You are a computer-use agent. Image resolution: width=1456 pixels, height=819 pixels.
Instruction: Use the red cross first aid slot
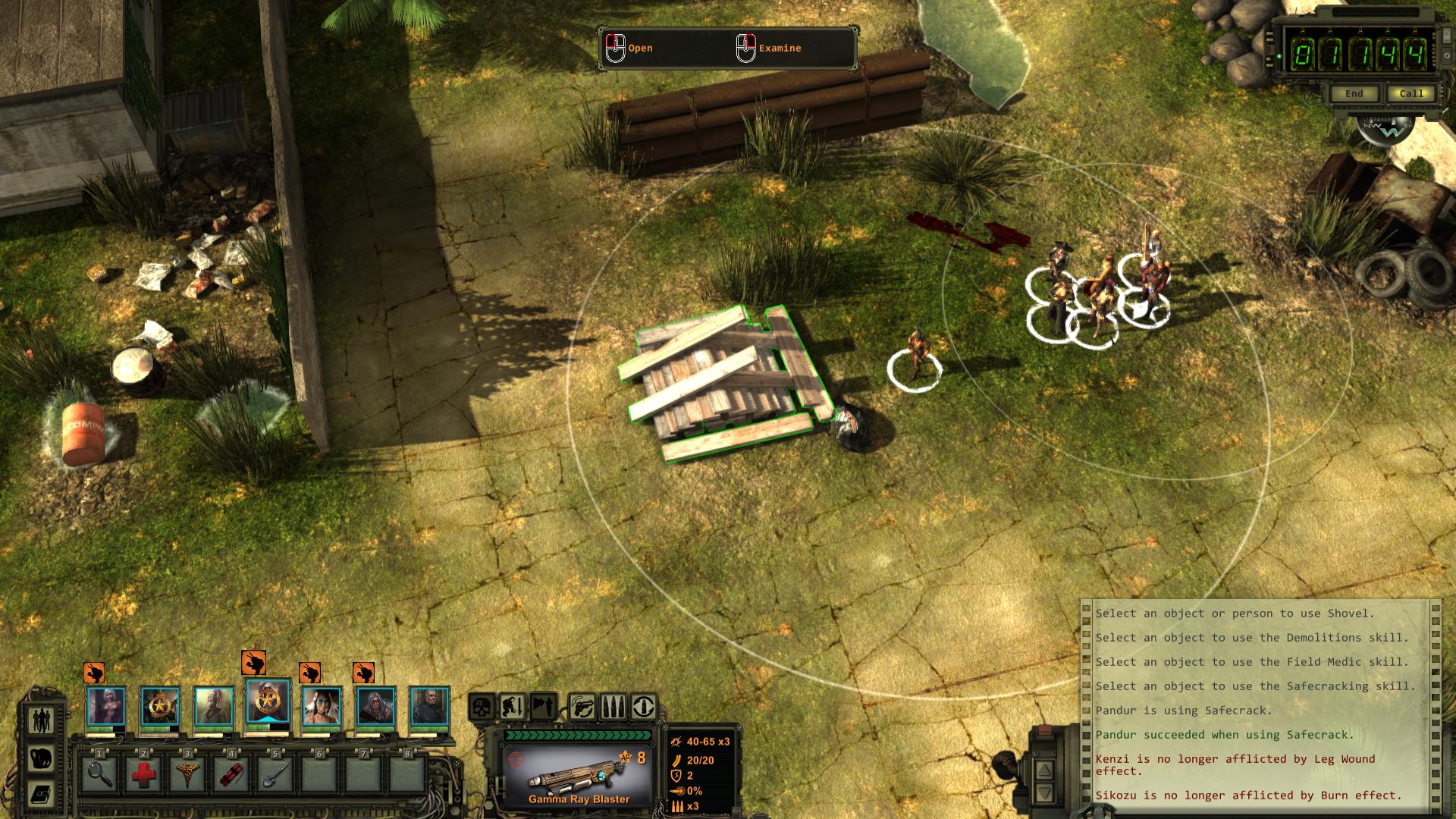coord(143,774)
